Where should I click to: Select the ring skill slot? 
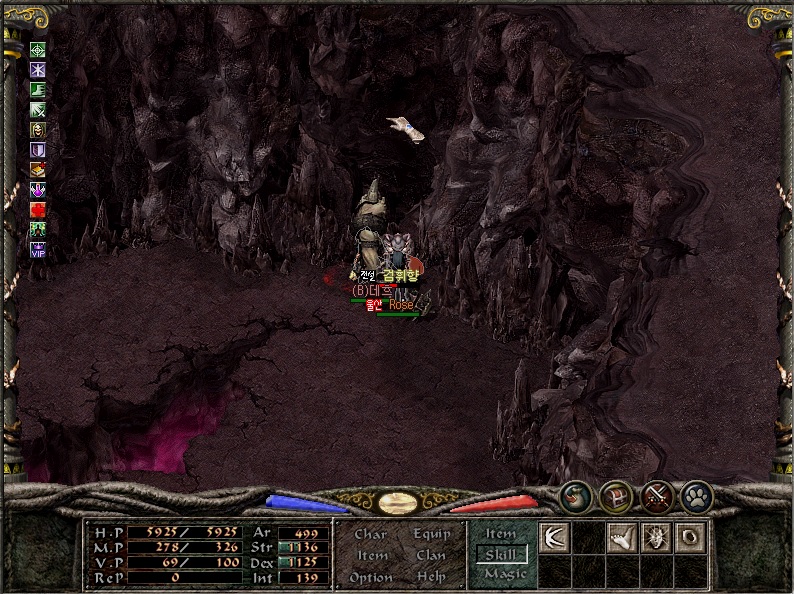click(690, 538)
